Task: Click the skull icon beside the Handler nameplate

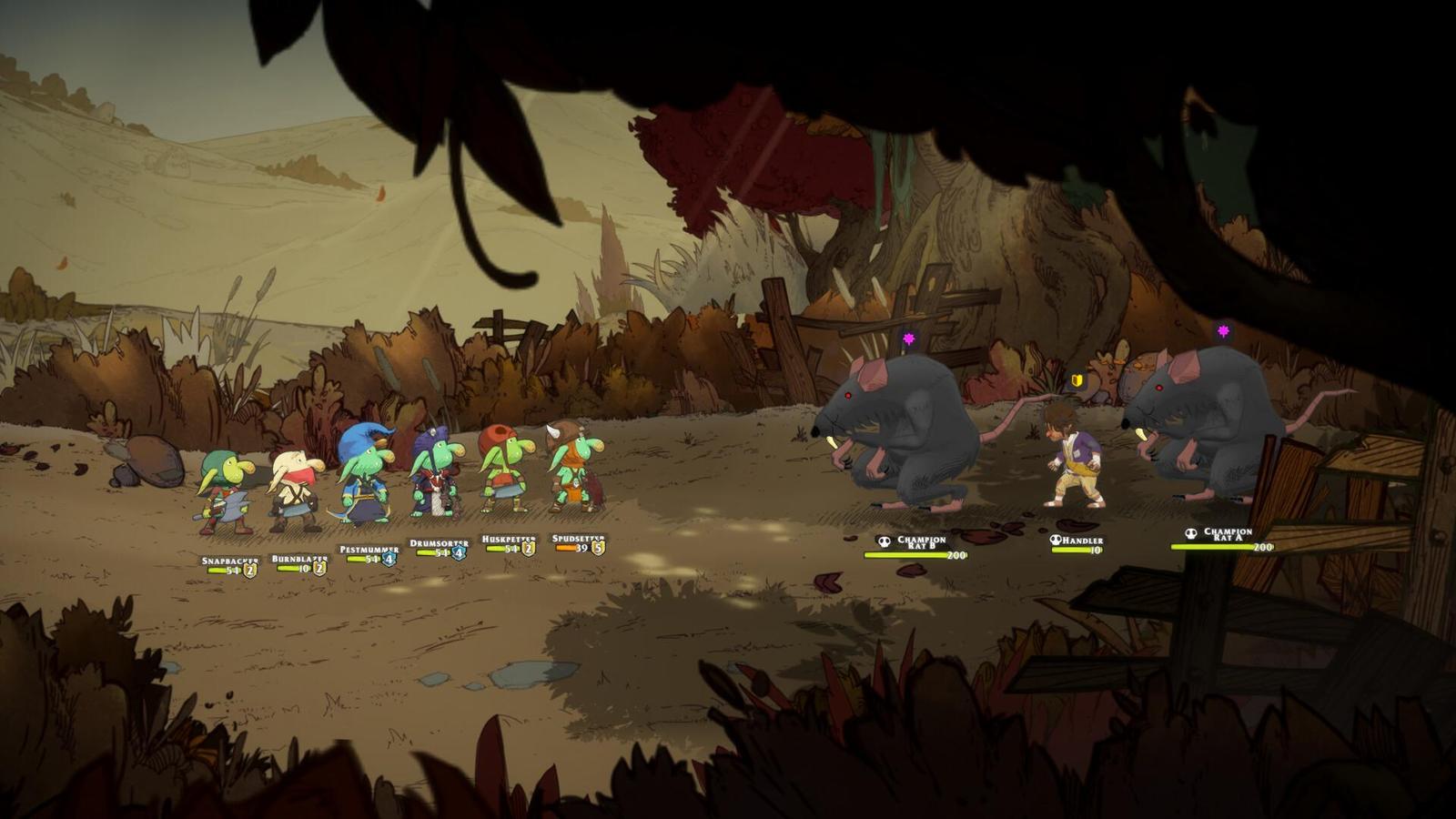Action: tap(1055, 540)
